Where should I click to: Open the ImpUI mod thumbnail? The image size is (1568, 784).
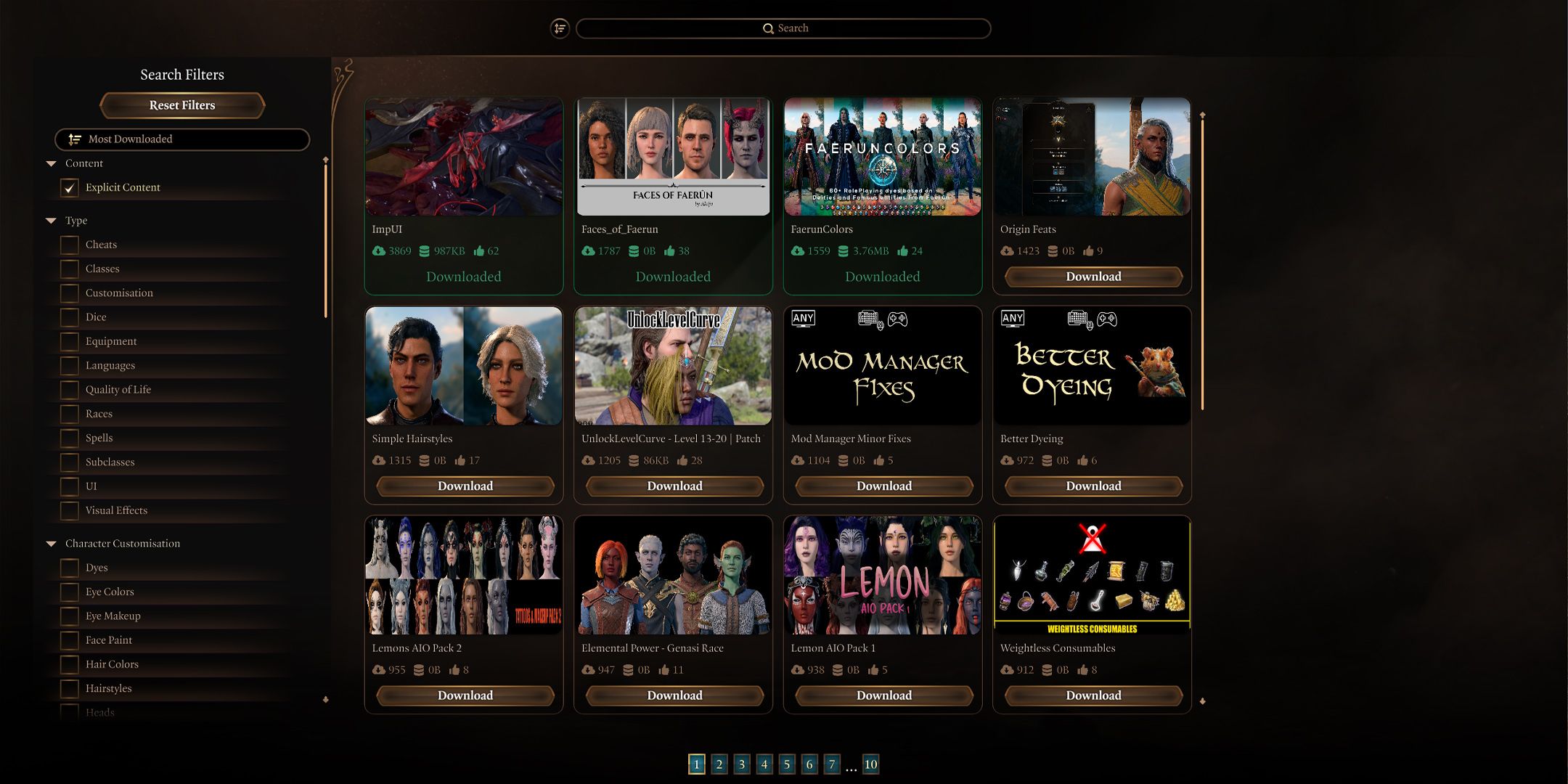coord(464,157)
